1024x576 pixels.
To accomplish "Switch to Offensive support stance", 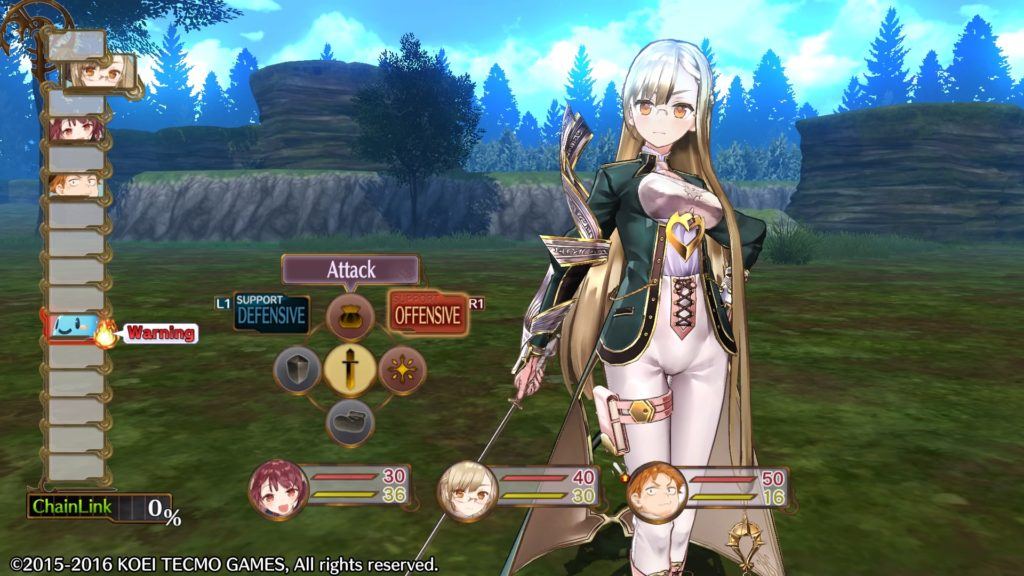I will (428, 314).
